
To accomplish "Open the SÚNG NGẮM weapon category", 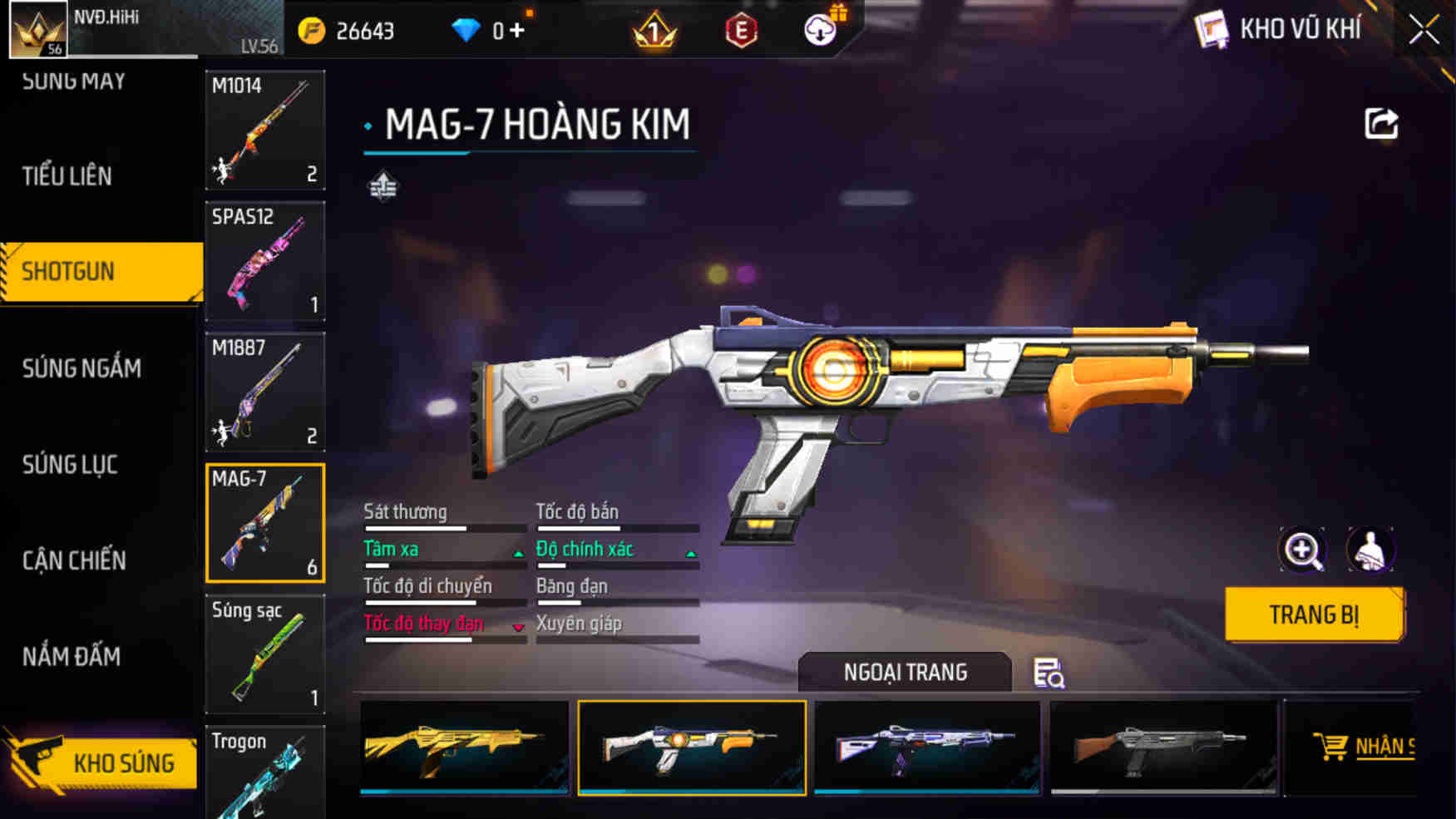I will pos(81,368).
